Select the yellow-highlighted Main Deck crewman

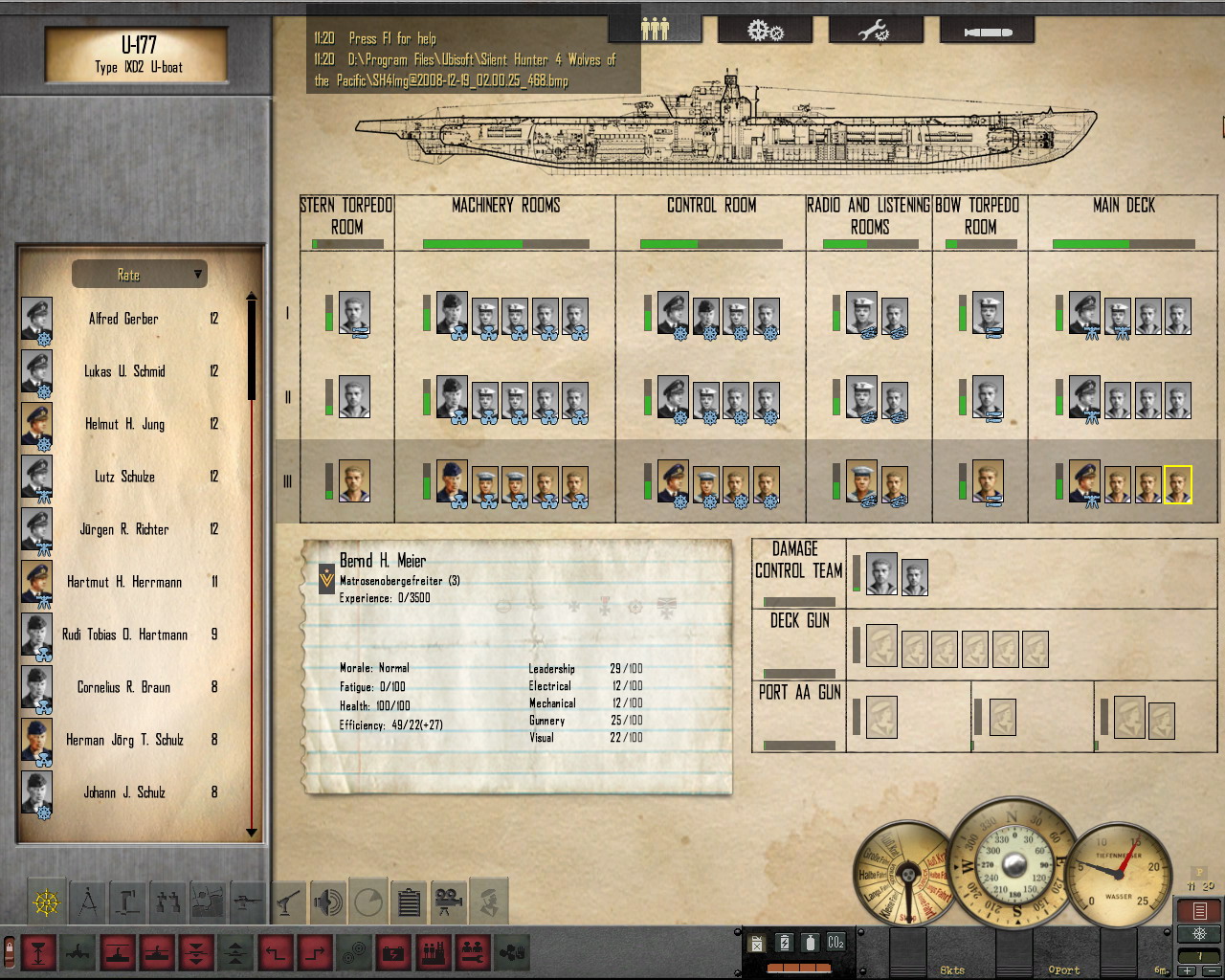point(1178,484)
